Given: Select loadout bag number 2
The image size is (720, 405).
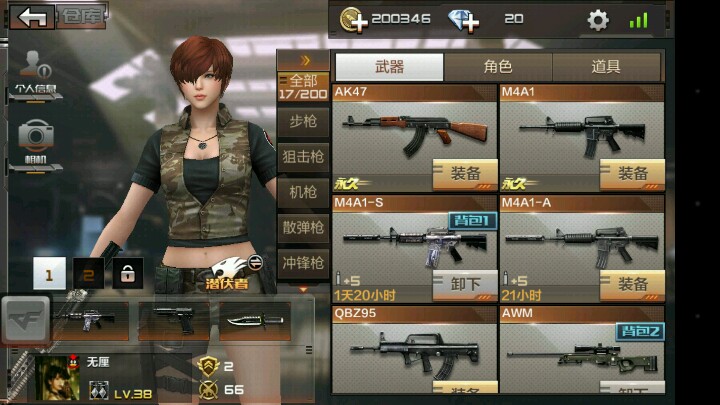Looking at the screenshot, I should 87,272.
